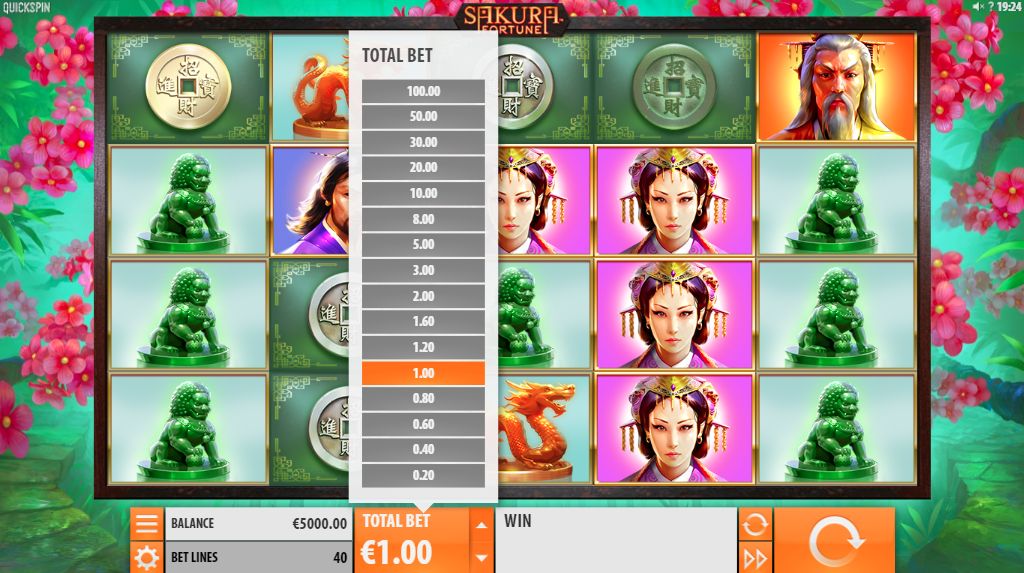Image resolution: width=1024 pixels, height=573 pixels.
Task: Open the hamburger game menu
Action: click(x=147, y=523)
